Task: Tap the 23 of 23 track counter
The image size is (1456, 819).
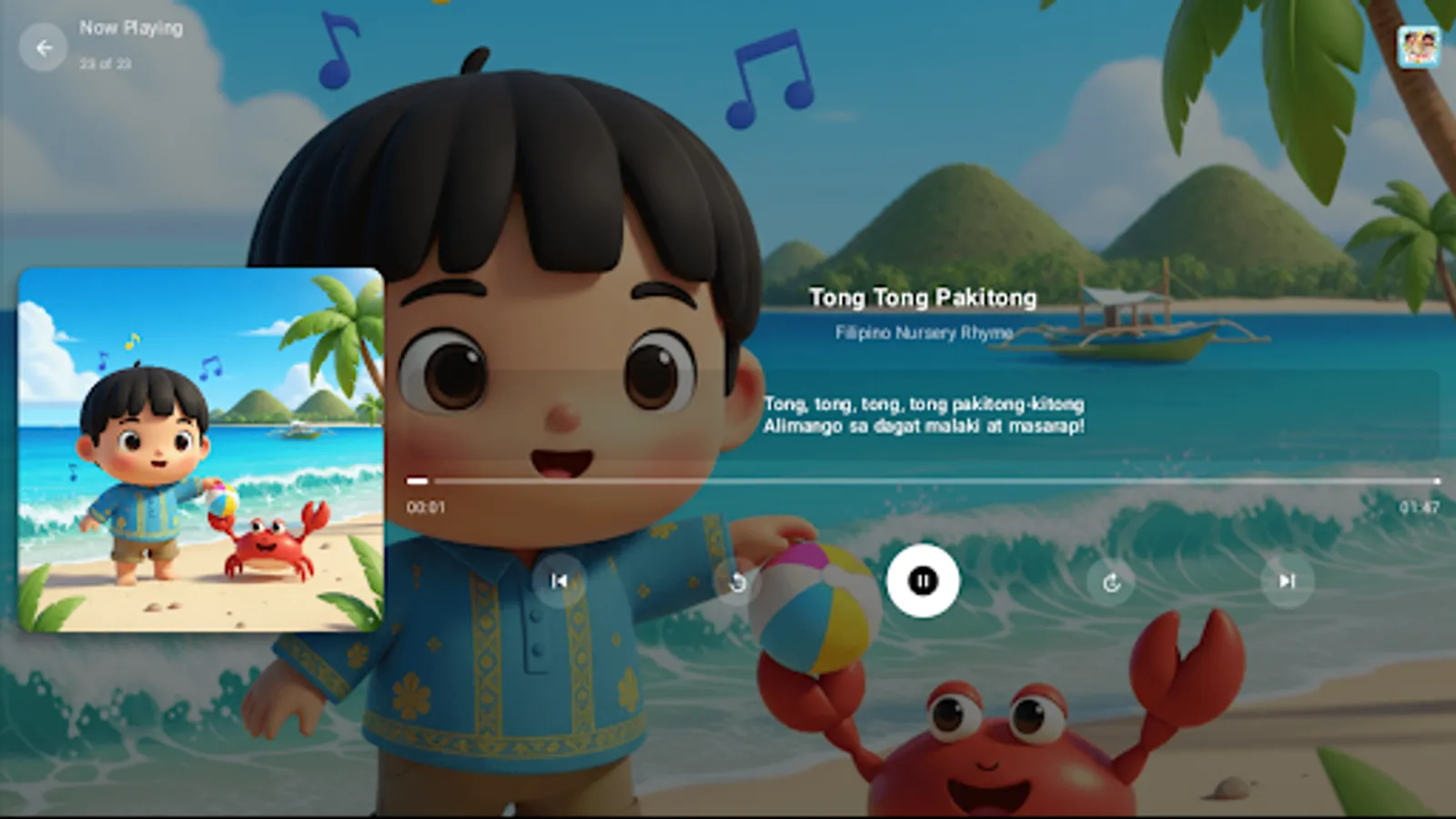Action: [x=105, y=64]
